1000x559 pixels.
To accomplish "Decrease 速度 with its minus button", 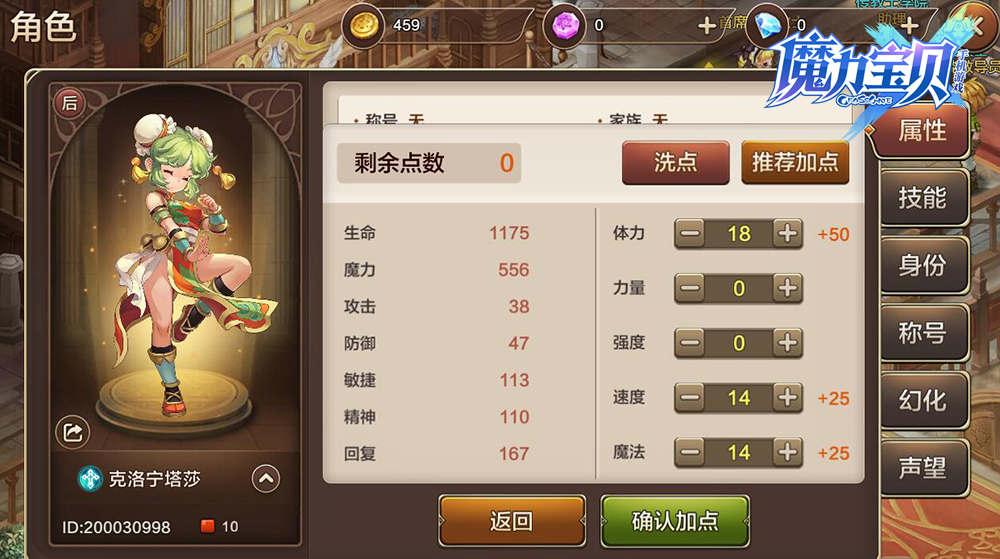I will 690,398.
